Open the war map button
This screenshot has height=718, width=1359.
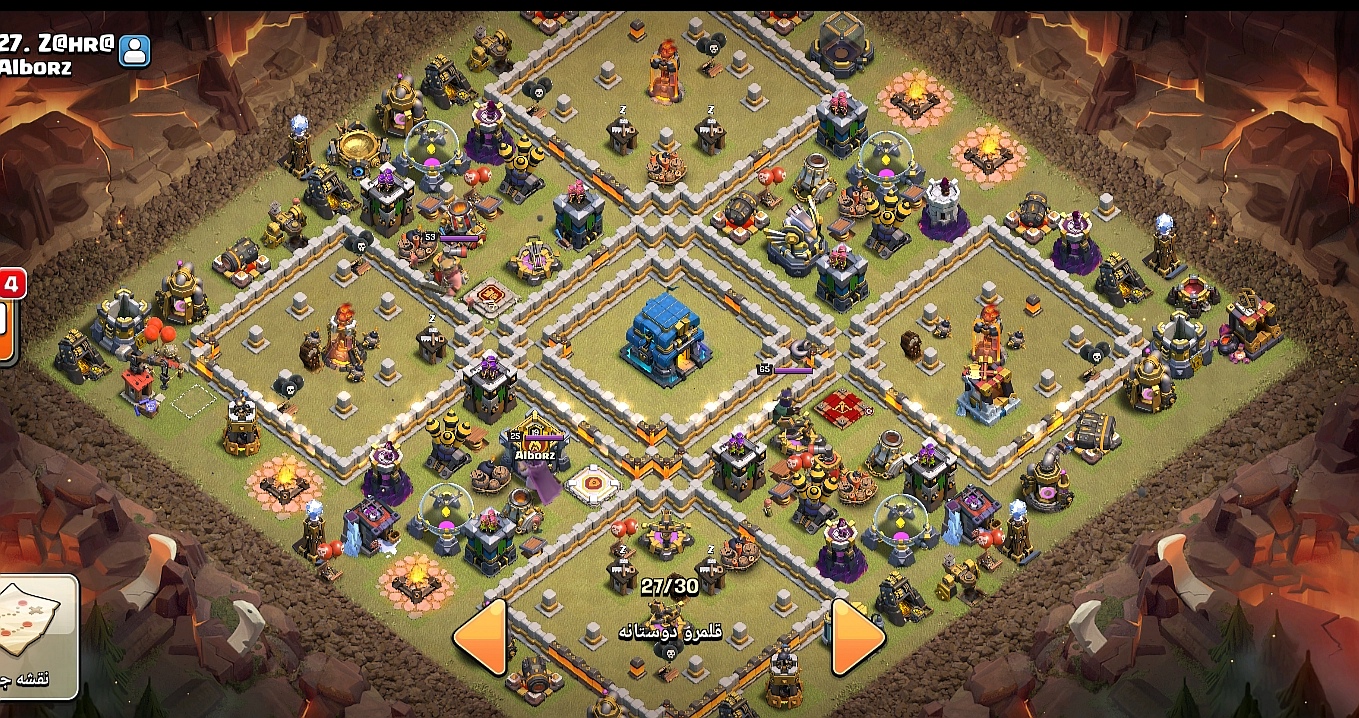[x=36, y=636]
